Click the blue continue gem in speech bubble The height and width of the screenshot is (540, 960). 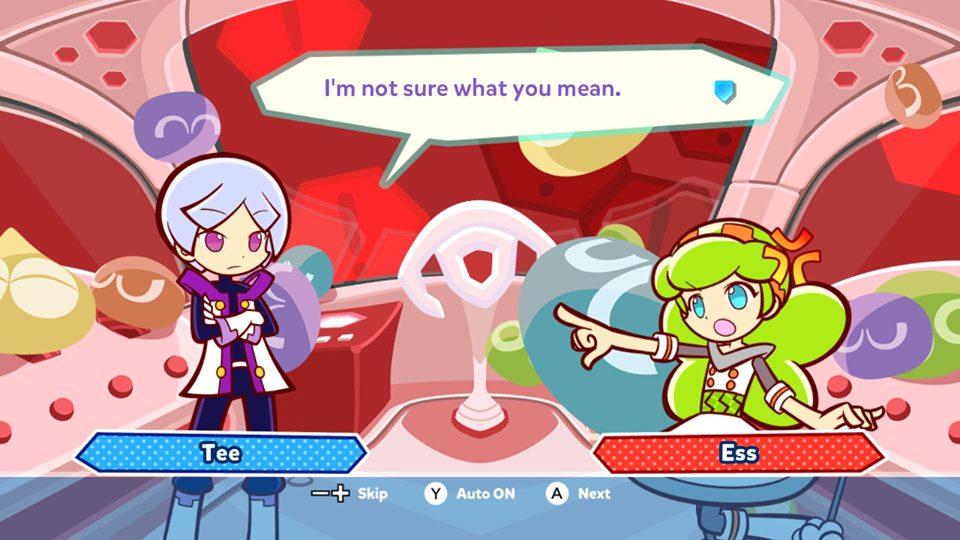(723, 91)
